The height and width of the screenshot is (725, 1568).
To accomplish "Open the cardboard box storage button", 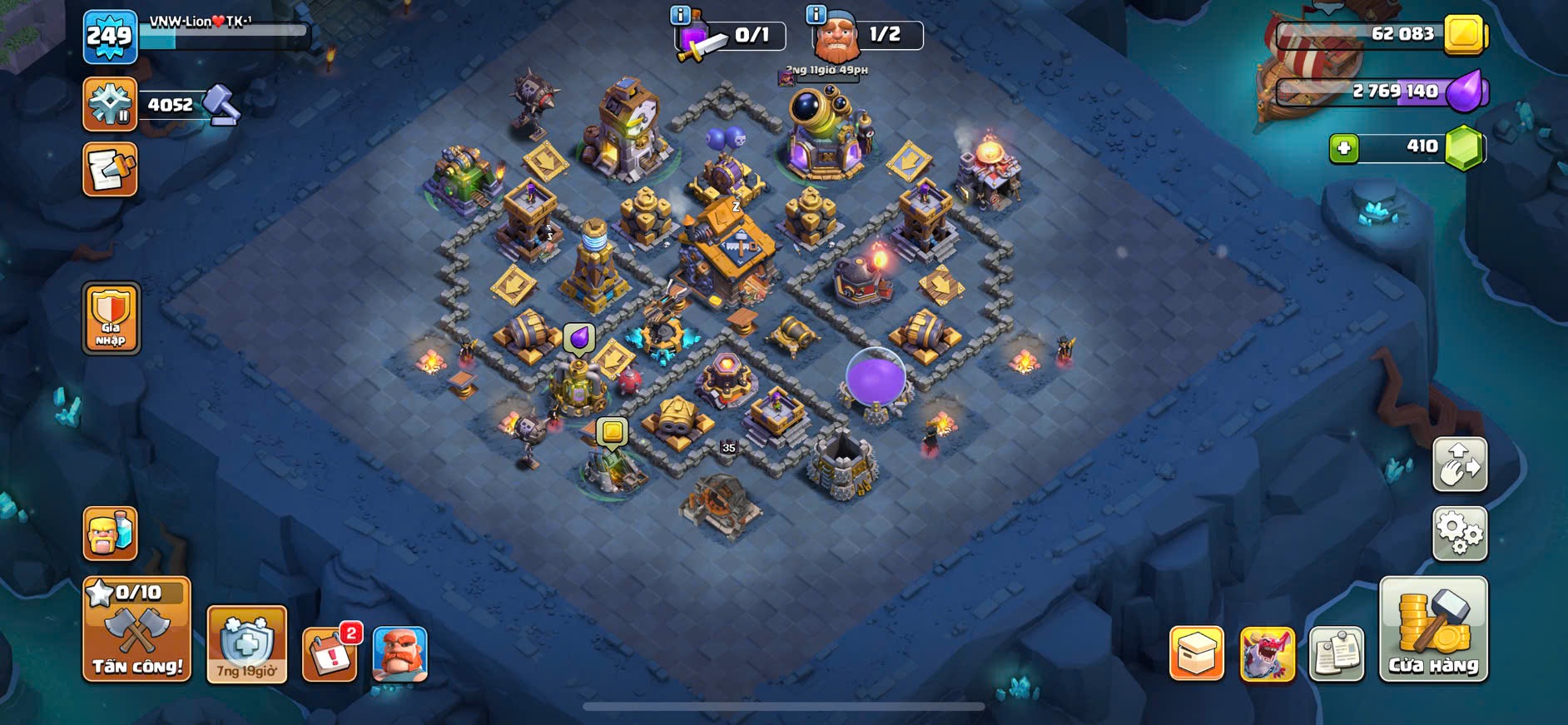I will point(1196,653).
